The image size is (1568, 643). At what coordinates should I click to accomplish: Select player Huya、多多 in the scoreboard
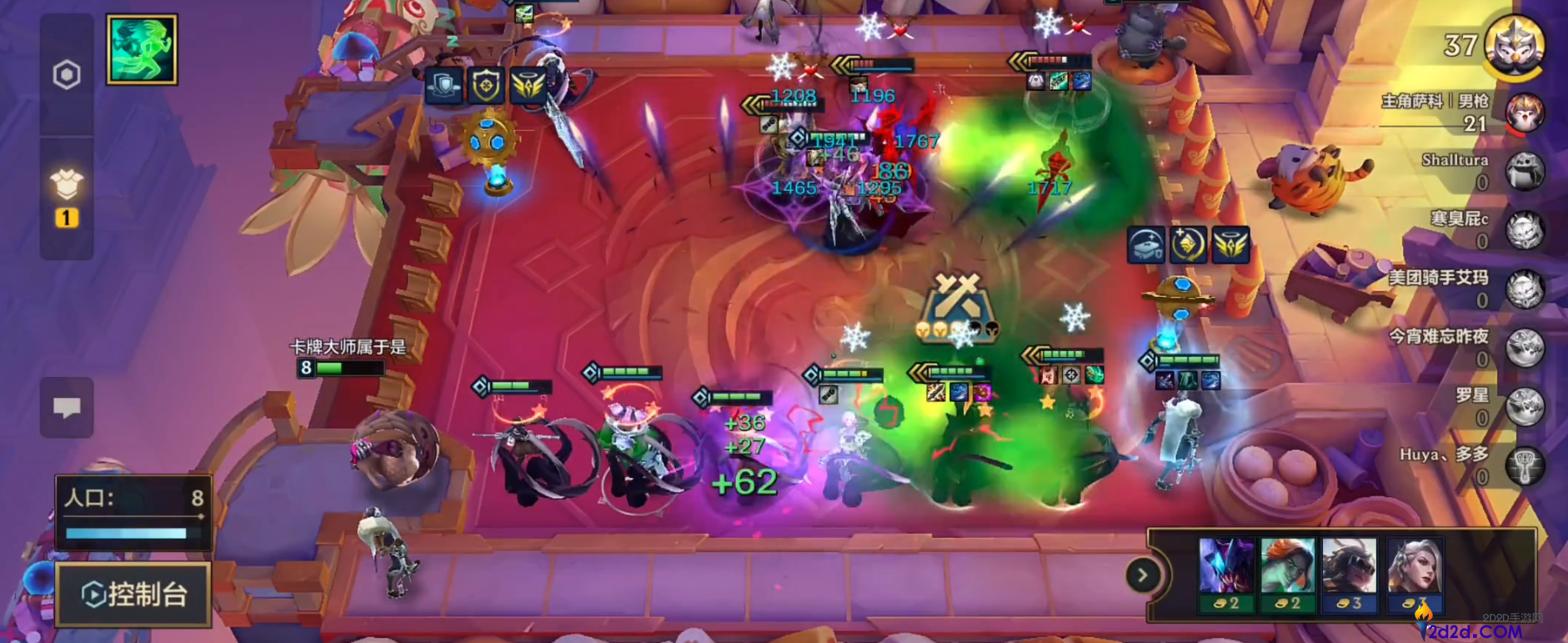click(1525, 466)
